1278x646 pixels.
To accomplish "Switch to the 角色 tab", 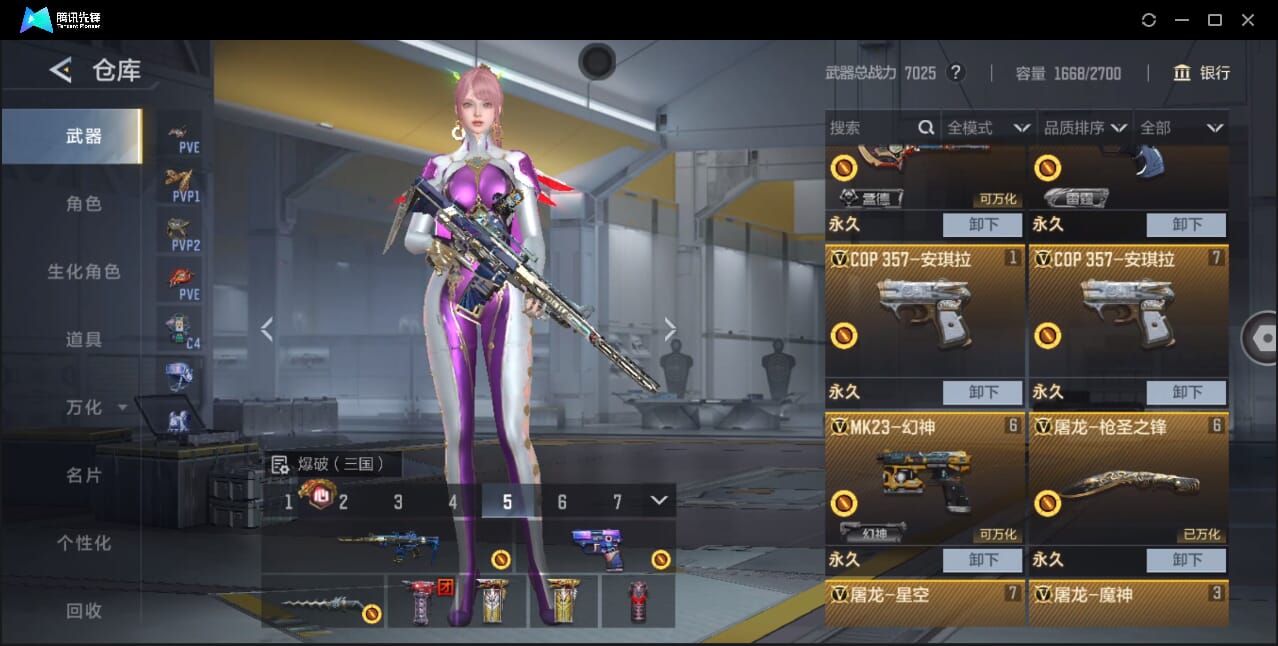I will pyautogui.click(x=84, y=204).
